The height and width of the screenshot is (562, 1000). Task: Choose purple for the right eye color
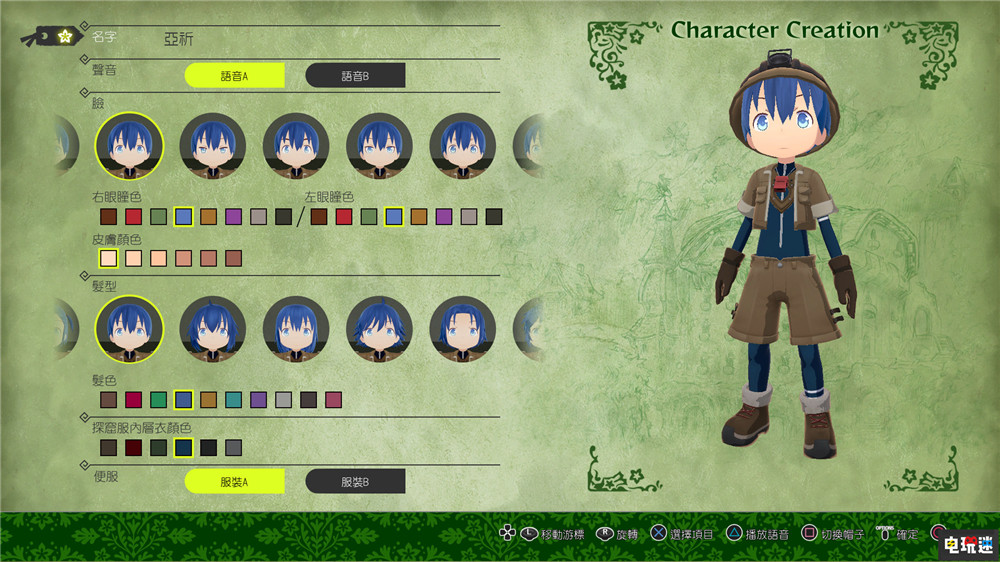pyautogui.click(x=234, y=216)
